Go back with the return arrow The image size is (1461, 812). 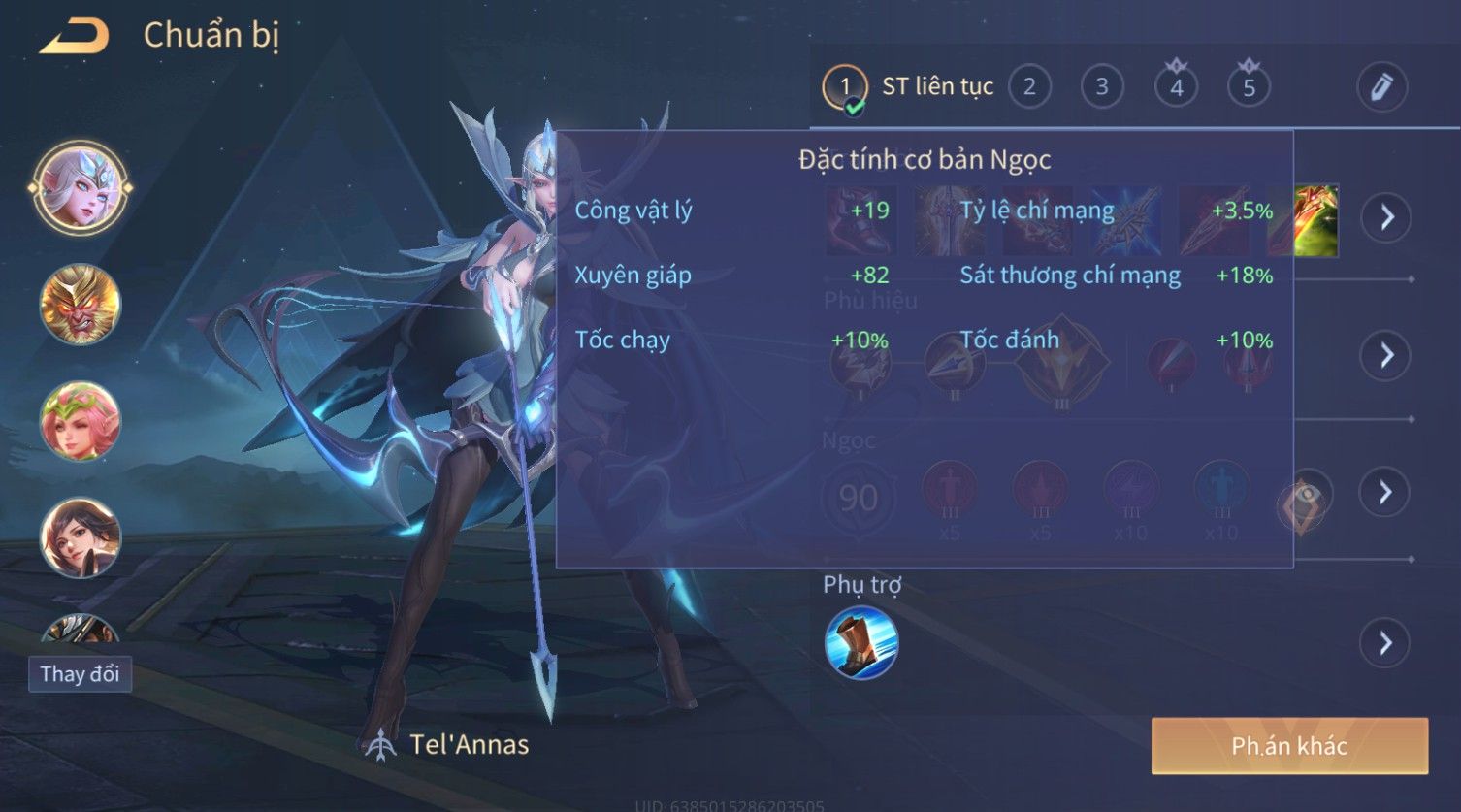pos(74,36)
